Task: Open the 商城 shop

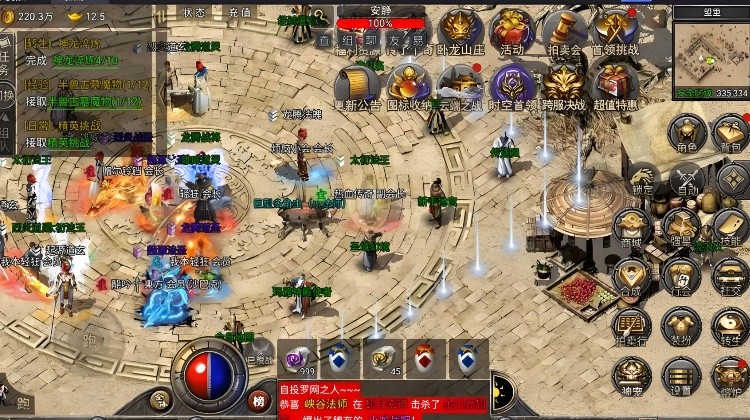Action: pyautogui.click(x=632, y=226)
